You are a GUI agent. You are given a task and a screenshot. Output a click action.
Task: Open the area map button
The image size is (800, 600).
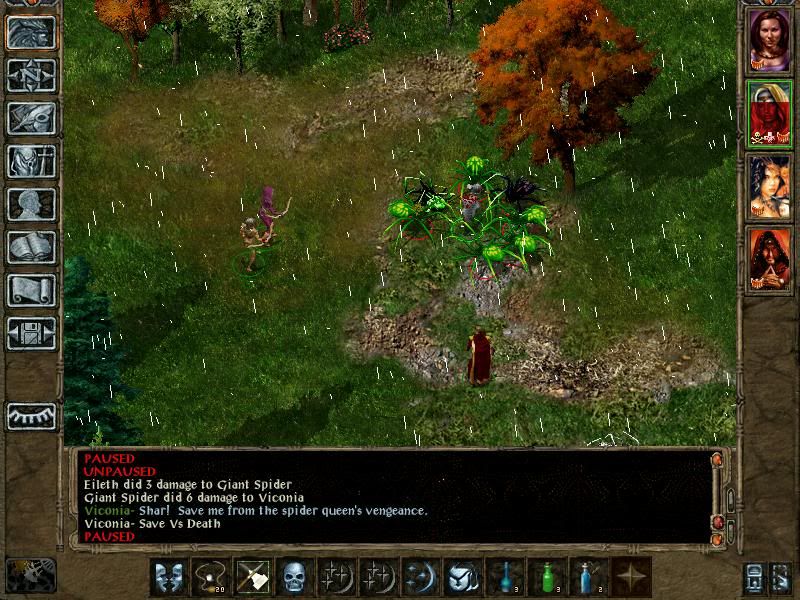pyautogui.click(x=31, y=76)
